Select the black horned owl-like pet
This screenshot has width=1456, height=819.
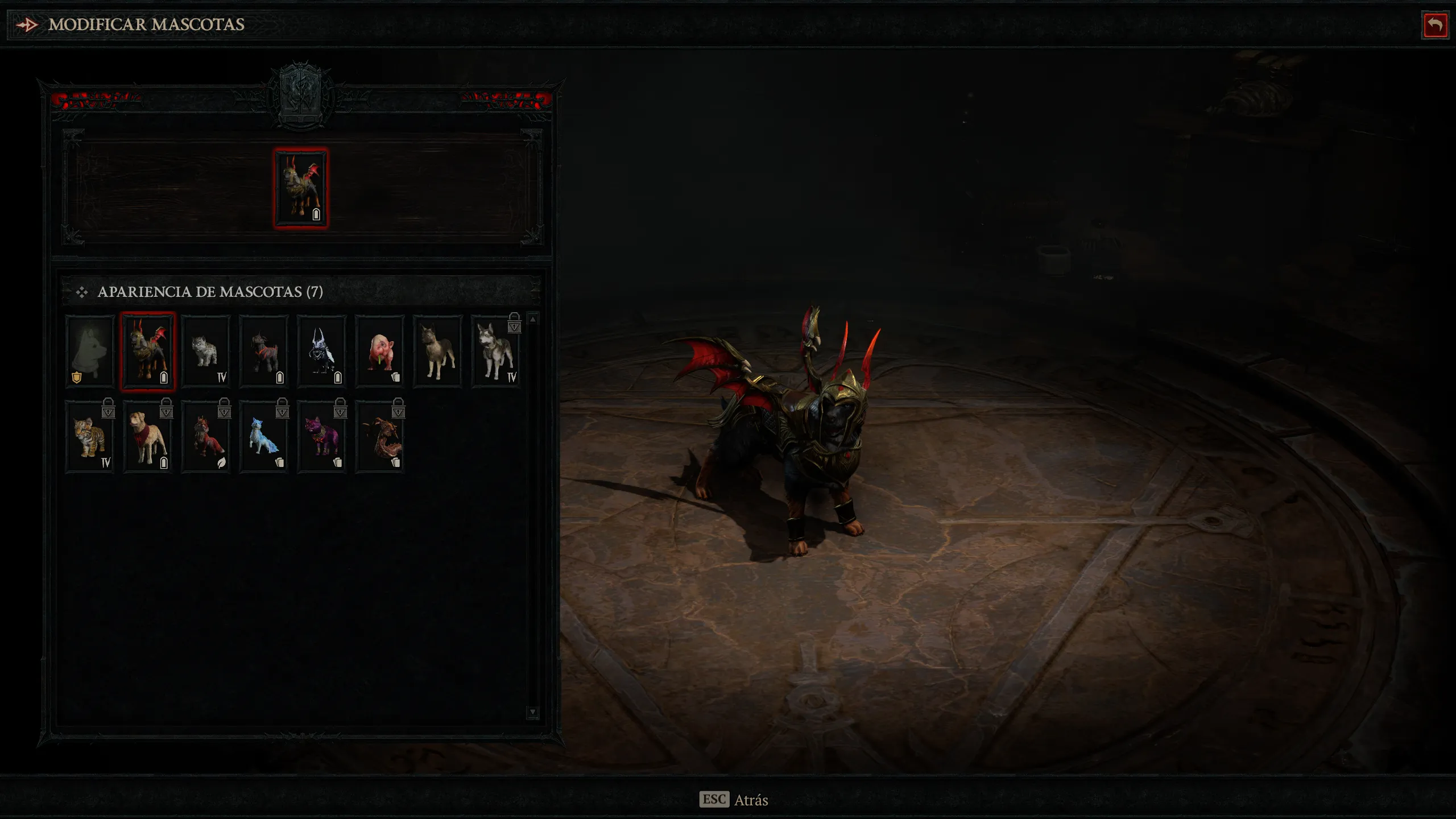322,351
